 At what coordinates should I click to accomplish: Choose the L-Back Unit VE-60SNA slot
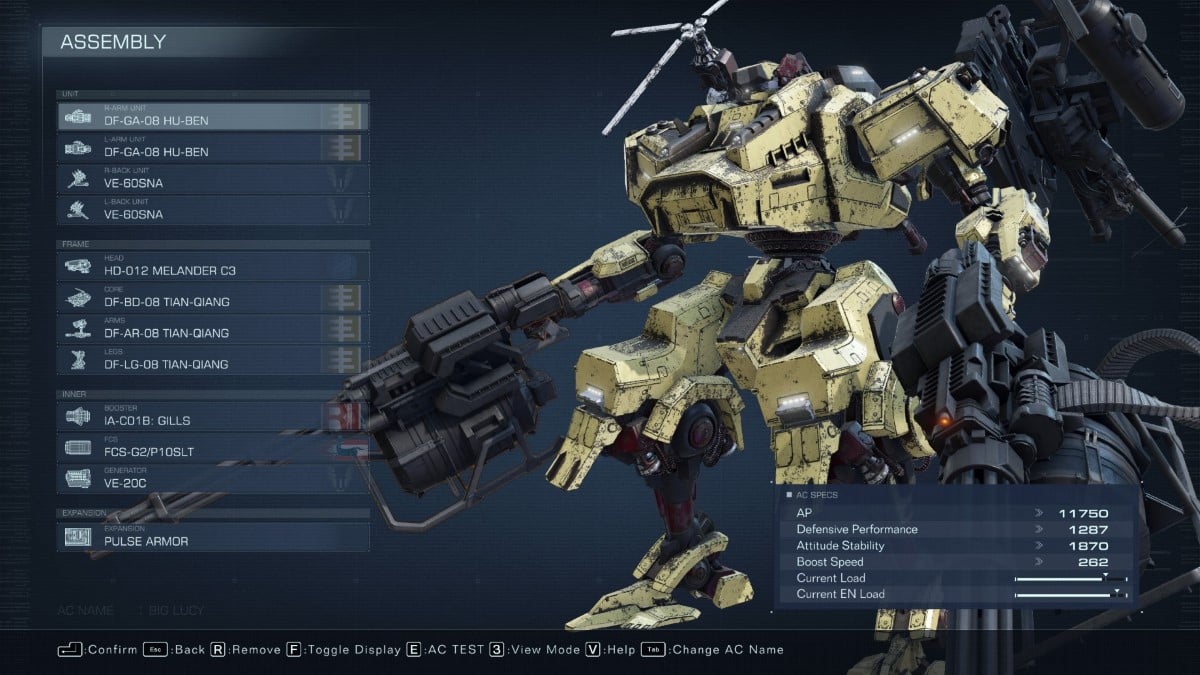(212, 210)
